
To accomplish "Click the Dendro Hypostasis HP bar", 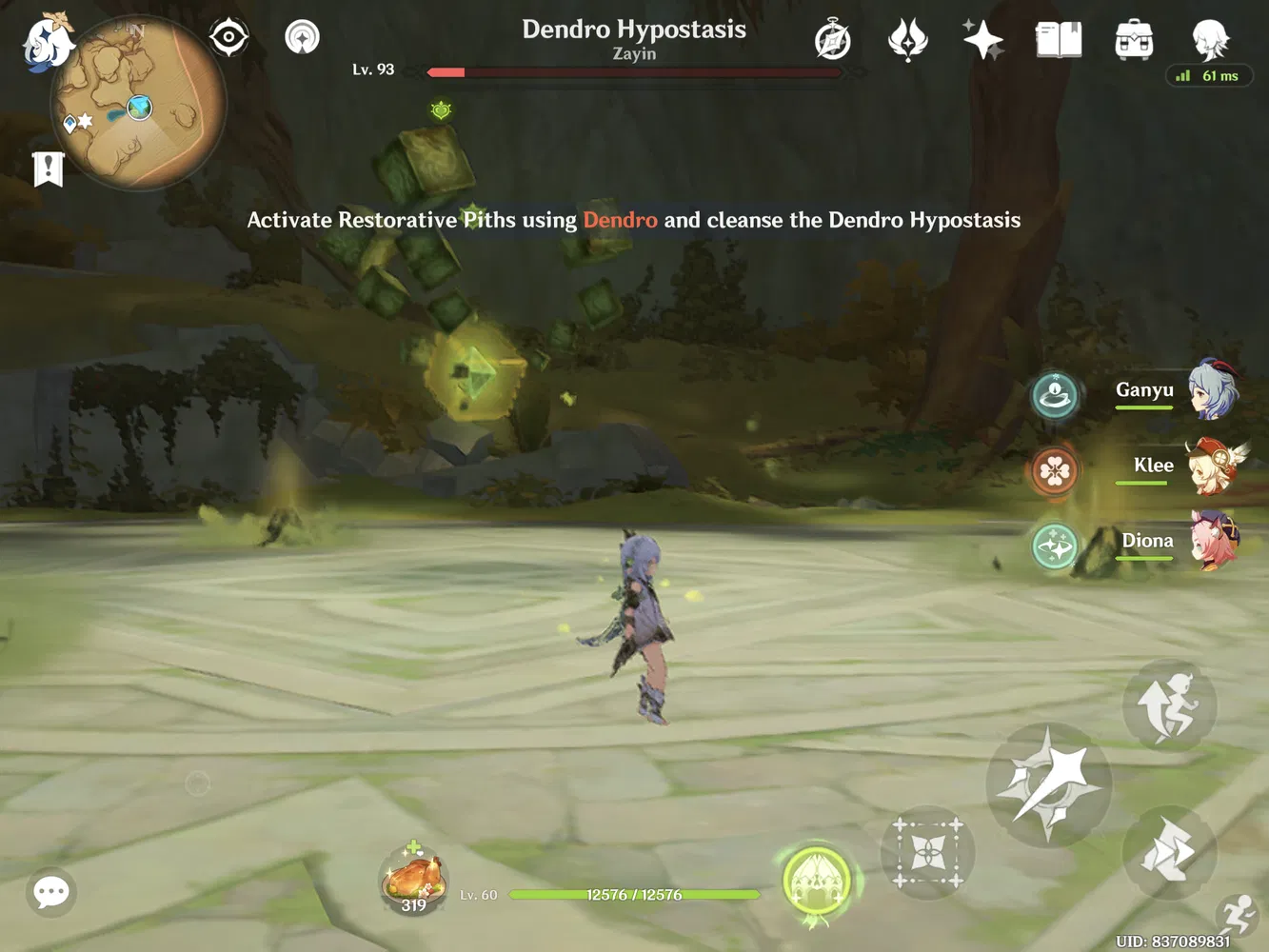I will coord(633,71).
